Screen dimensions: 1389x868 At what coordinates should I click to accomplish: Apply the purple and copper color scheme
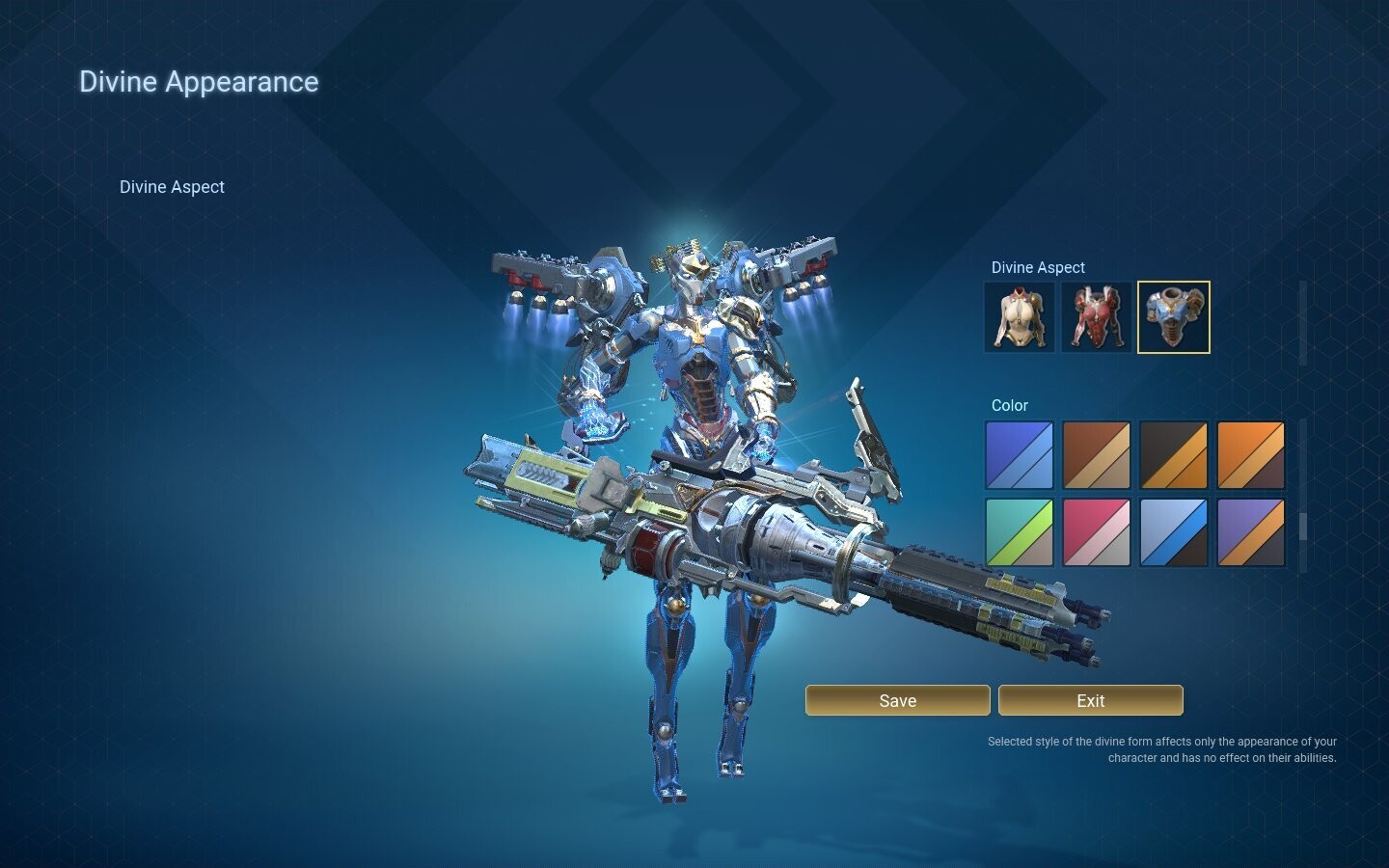click(x=1251, y=531)
